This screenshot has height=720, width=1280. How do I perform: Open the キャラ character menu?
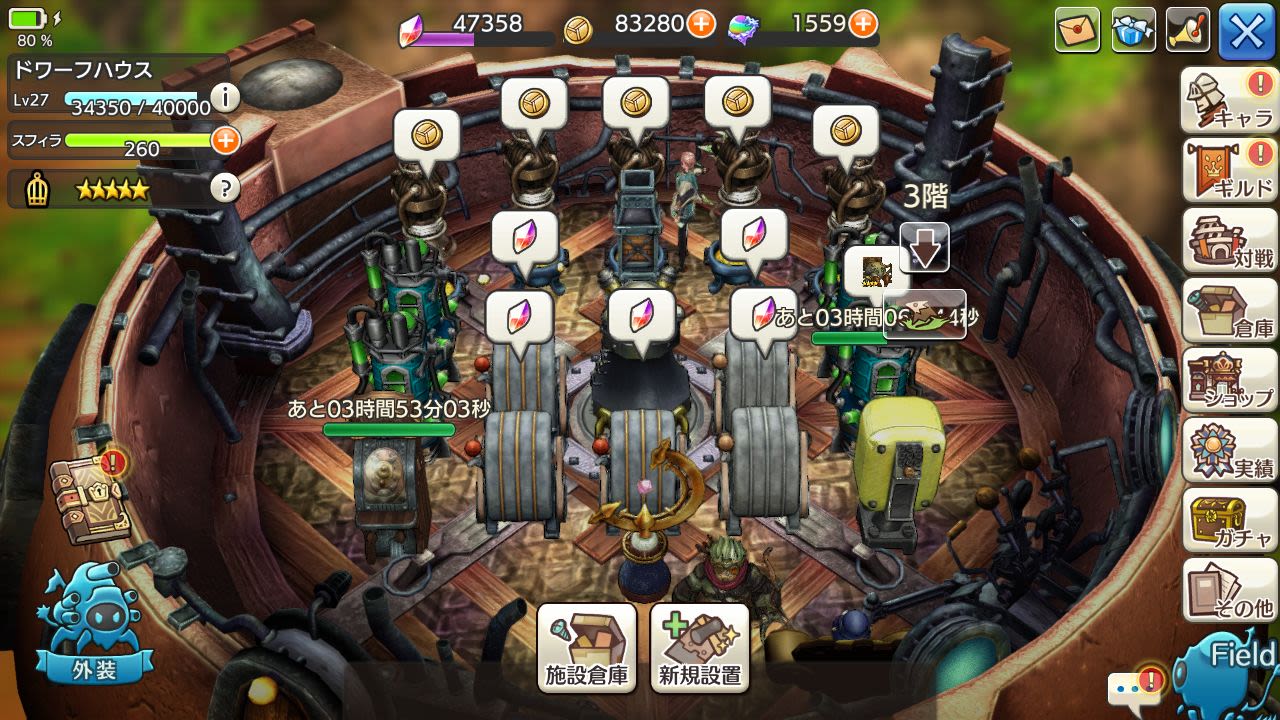click(1229, 100)
